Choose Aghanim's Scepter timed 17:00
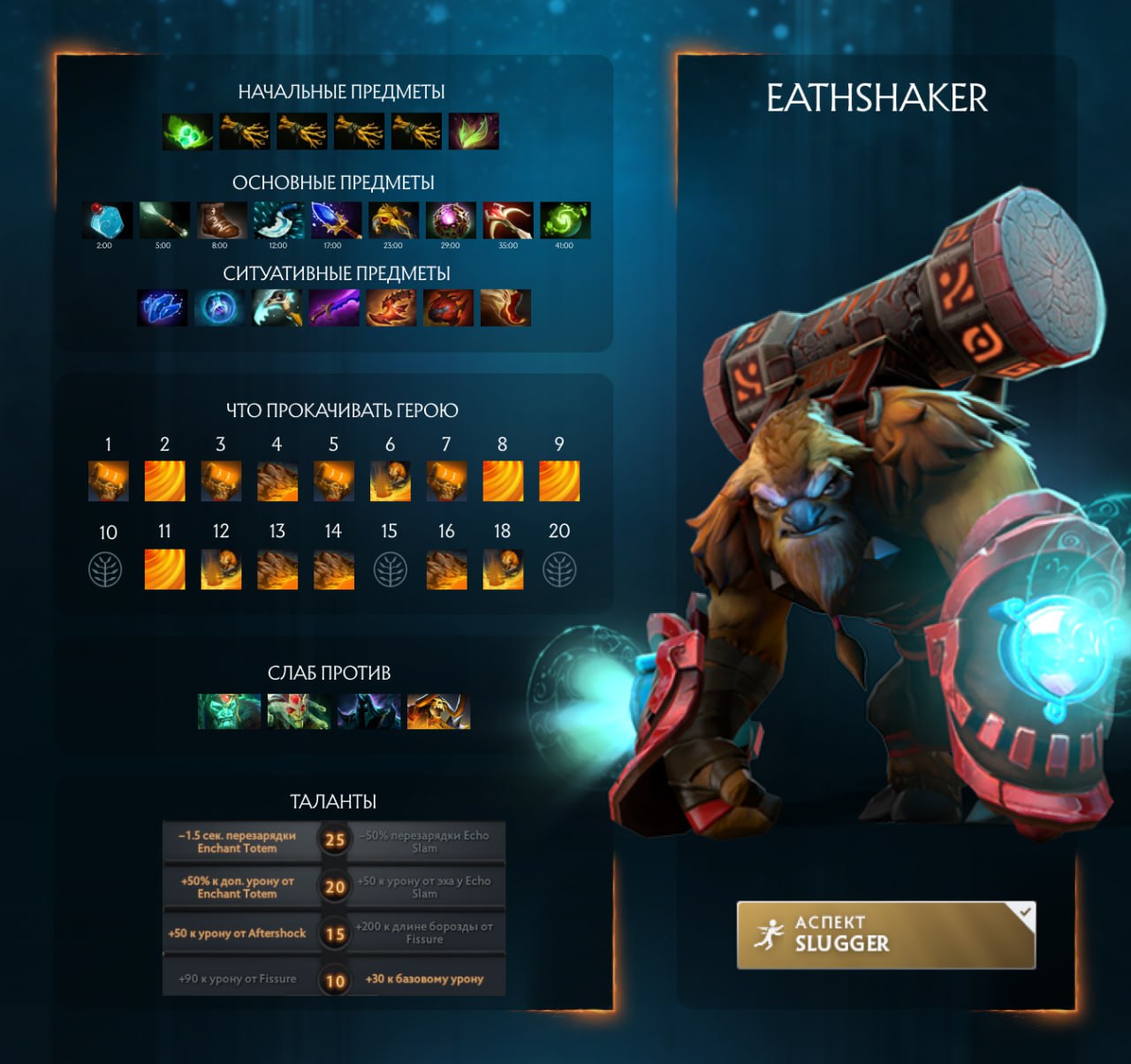The height and width of the screenshot is (1064, 1131). point(336,220)
